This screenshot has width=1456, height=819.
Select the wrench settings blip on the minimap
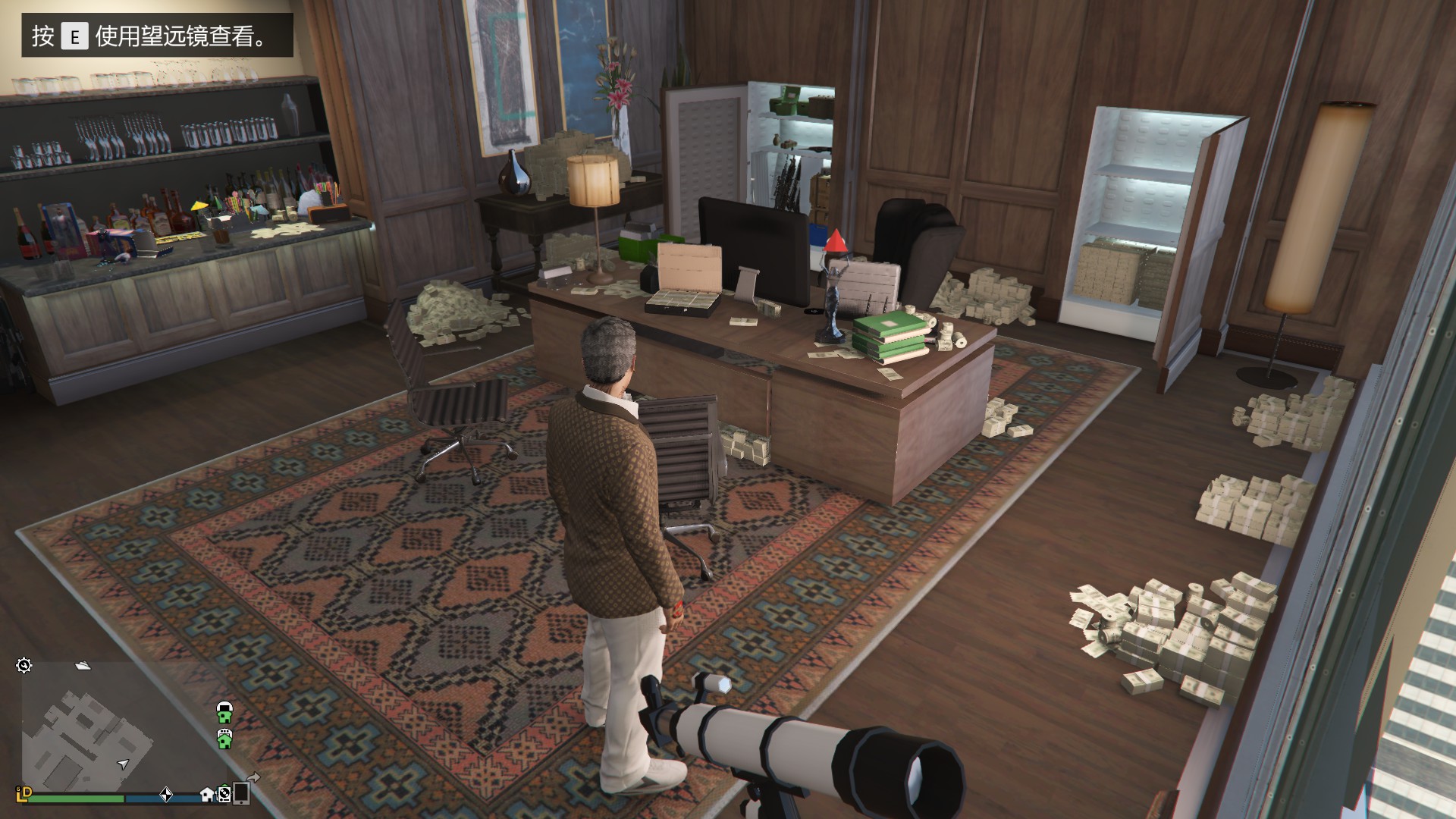(x=25, y=665)
